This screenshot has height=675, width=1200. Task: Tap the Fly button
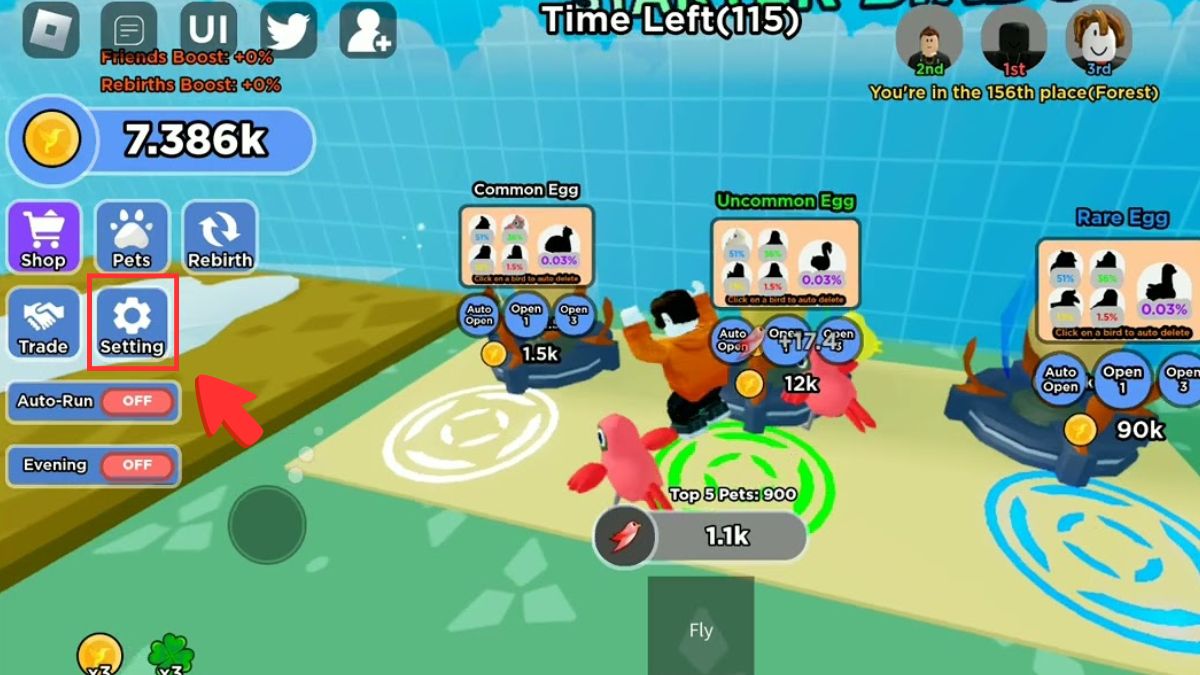tap(700, 629)
